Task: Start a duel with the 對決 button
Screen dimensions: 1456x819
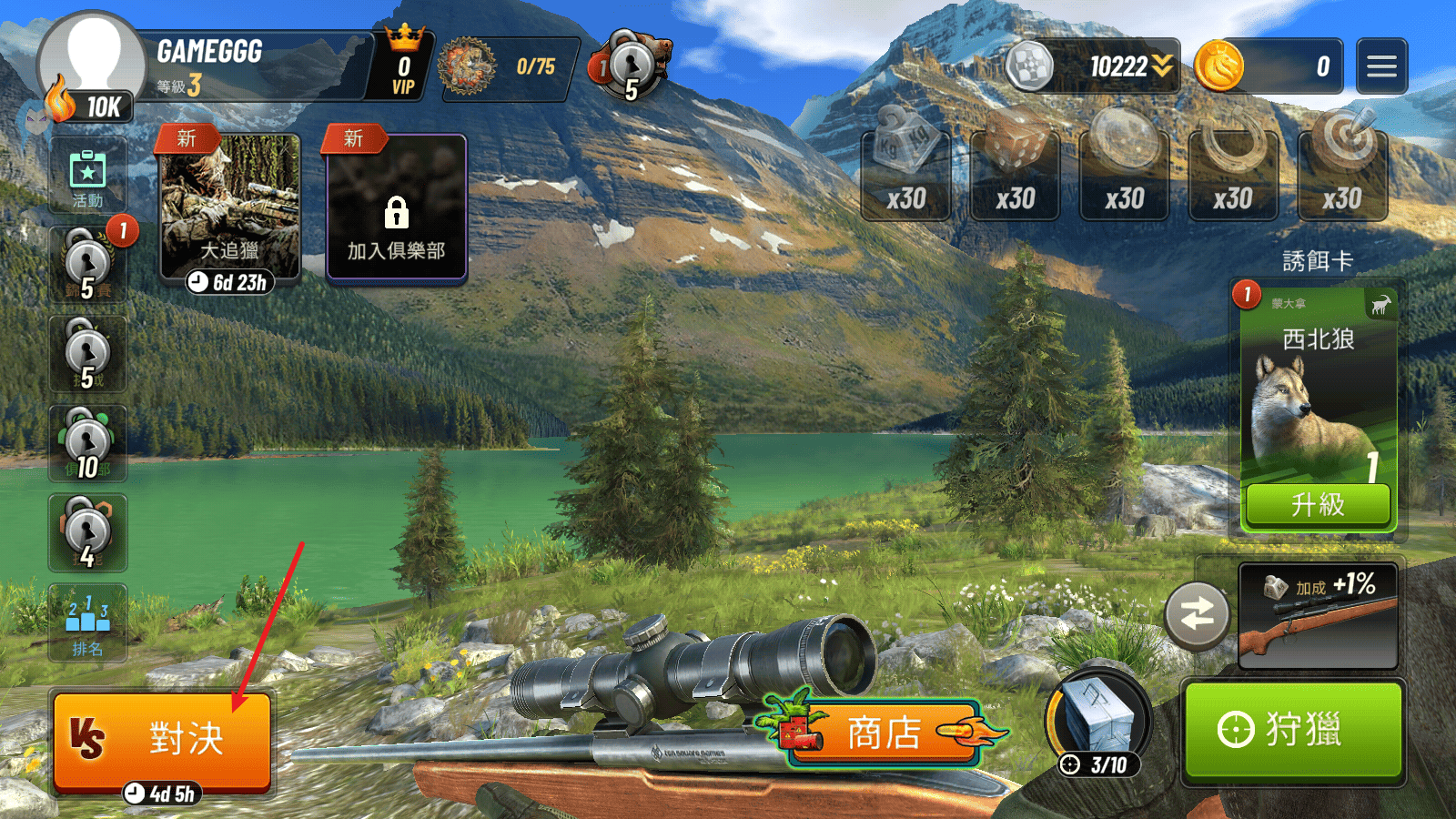Action: [162, 739]
